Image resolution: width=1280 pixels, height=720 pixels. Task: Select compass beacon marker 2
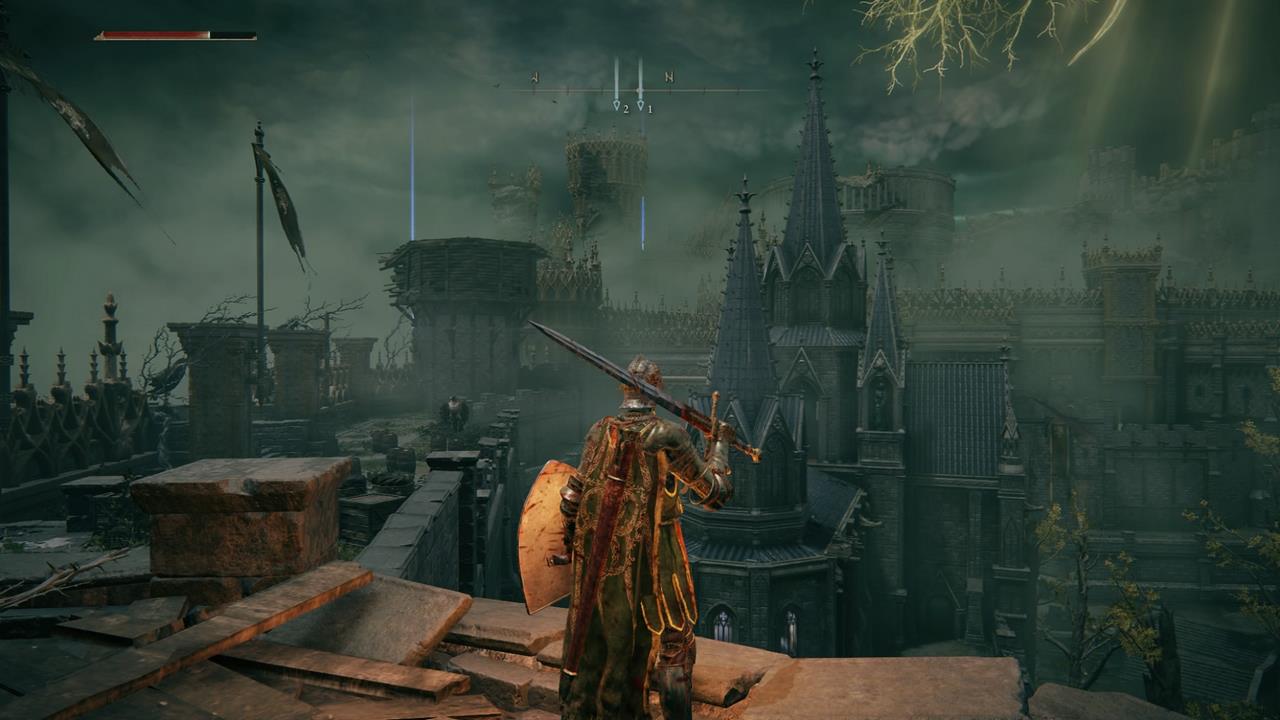617,103
